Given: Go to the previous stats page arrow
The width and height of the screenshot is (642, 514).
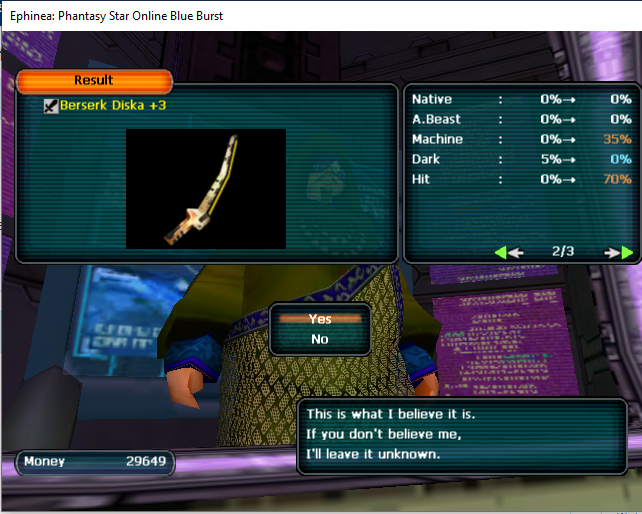Looking at the screenshot, I should [x=508, y=252].
